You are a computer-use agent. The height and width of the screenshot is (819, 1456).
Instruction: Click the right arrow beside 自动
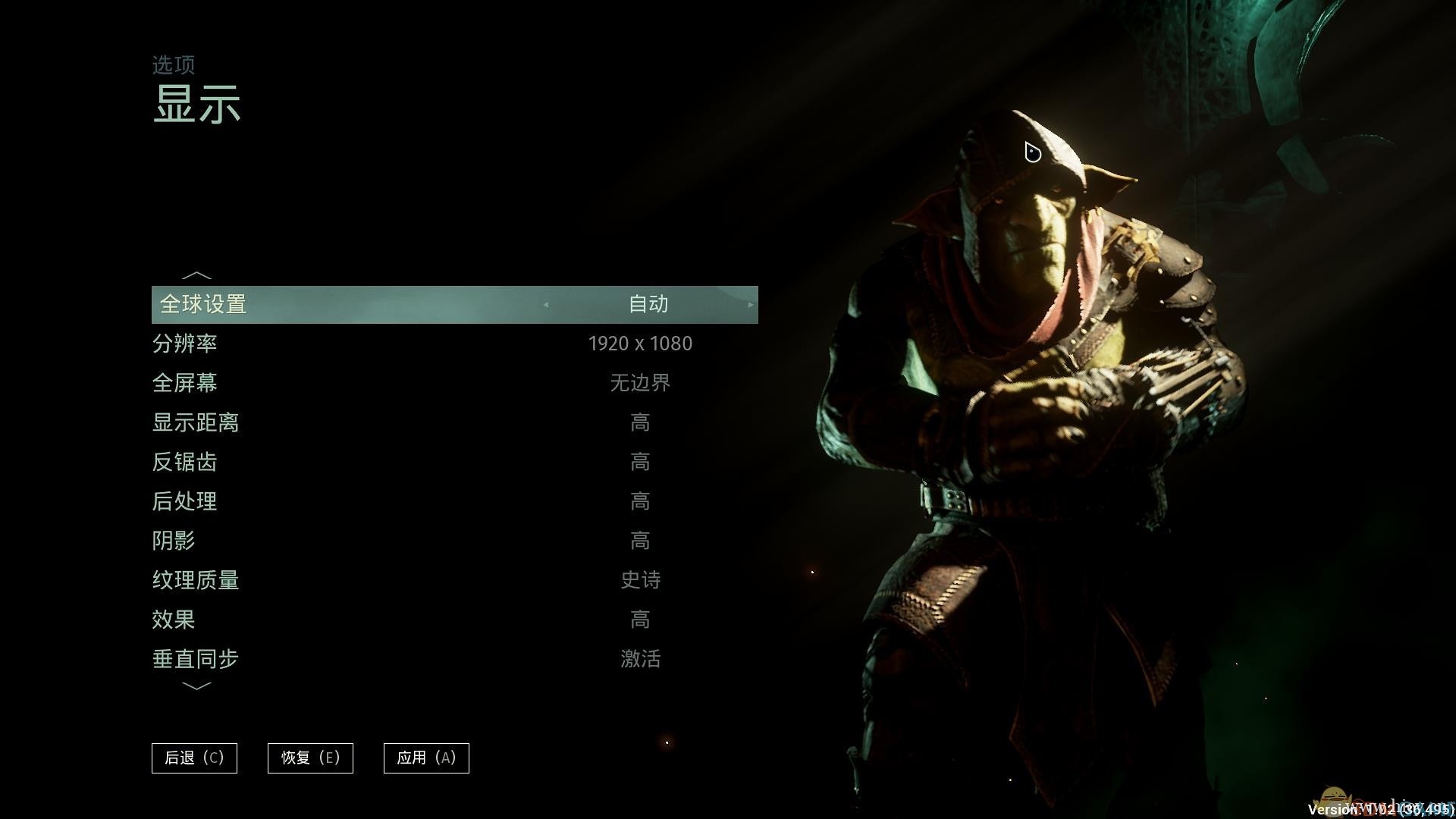point(750,305)
